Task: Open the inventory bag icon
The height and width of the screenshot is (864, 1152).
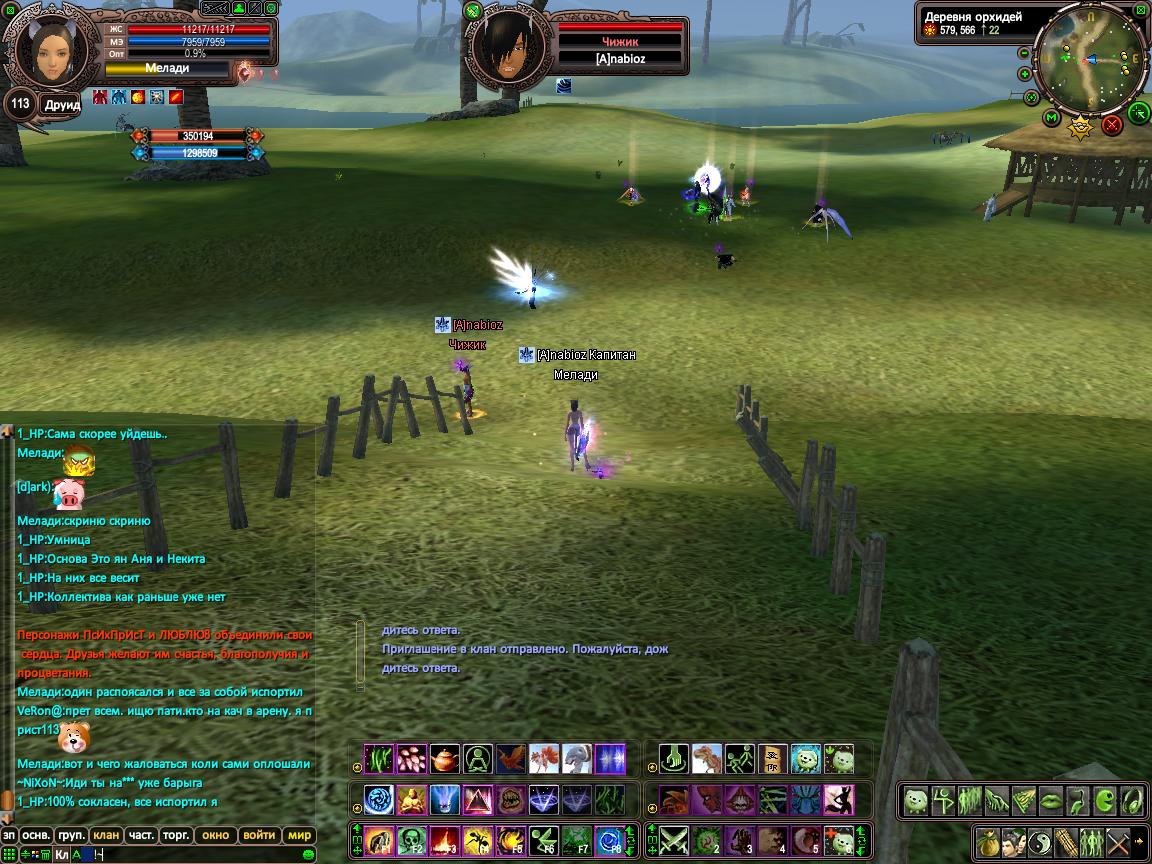Action: click(x=988, y=840)
